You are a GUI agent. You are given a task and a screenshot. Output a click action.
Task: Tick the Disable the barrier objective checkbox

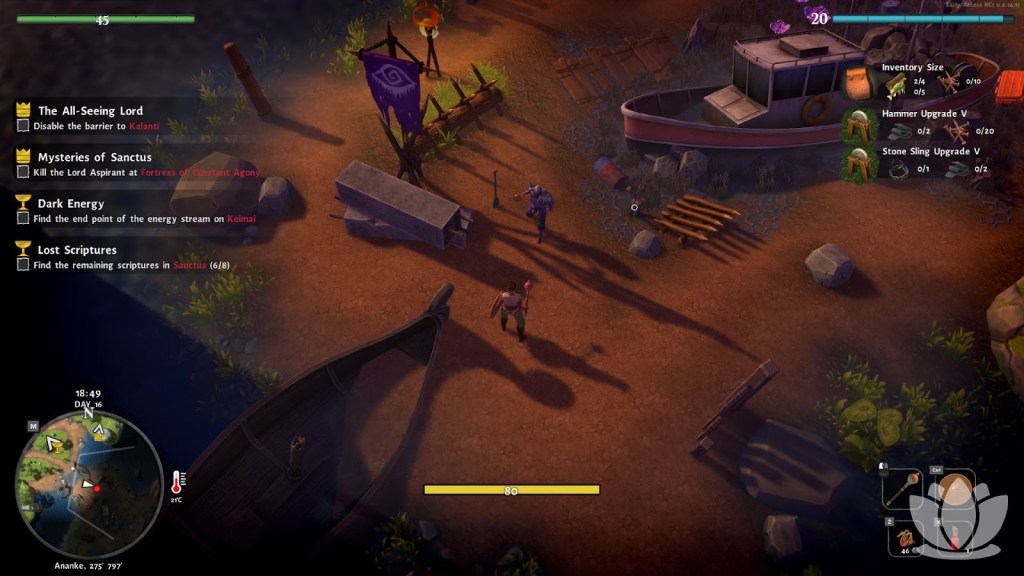[23, 126]
